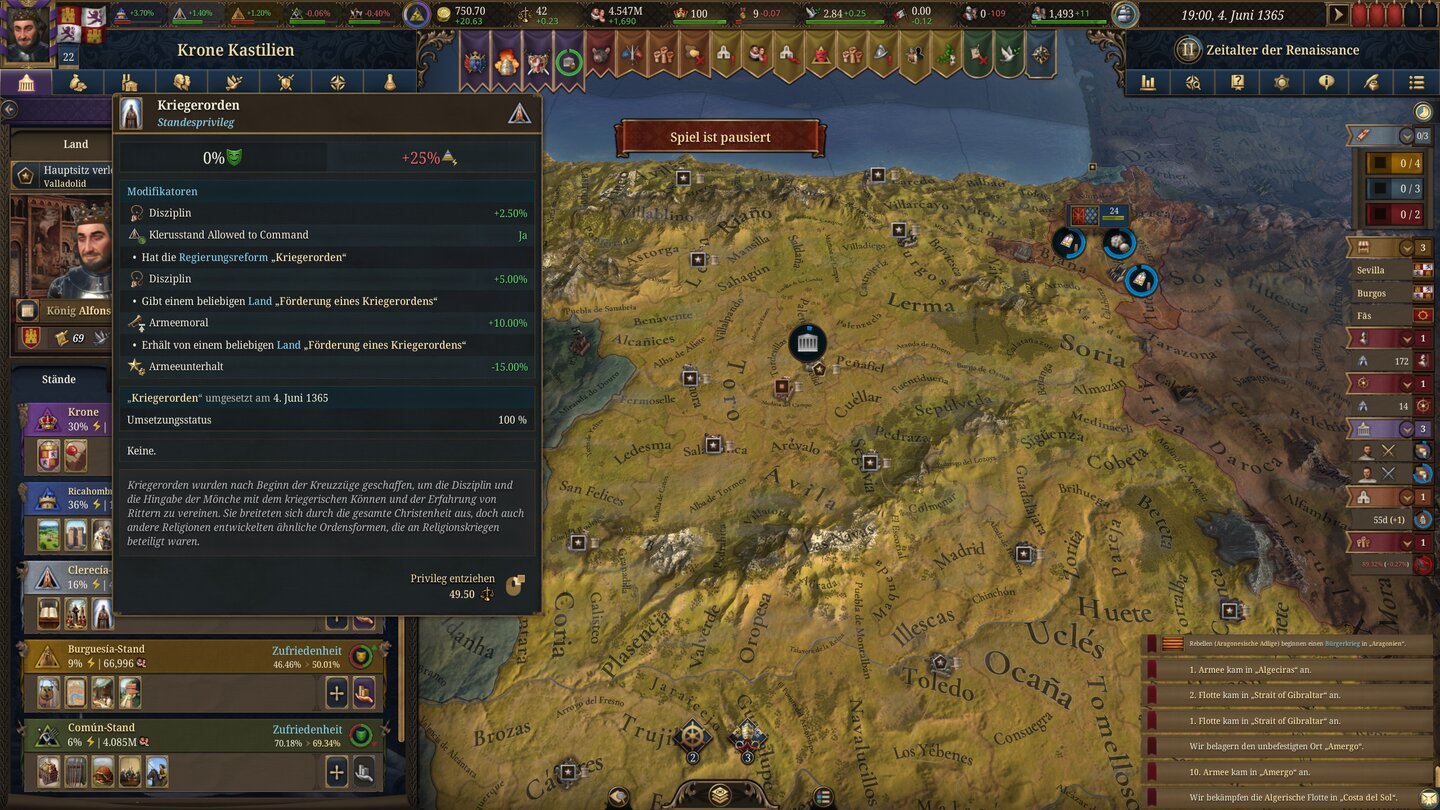The image size is (1440, 810).
Task: Open the court panel (two heads icon)
Action: pos(181,82)
